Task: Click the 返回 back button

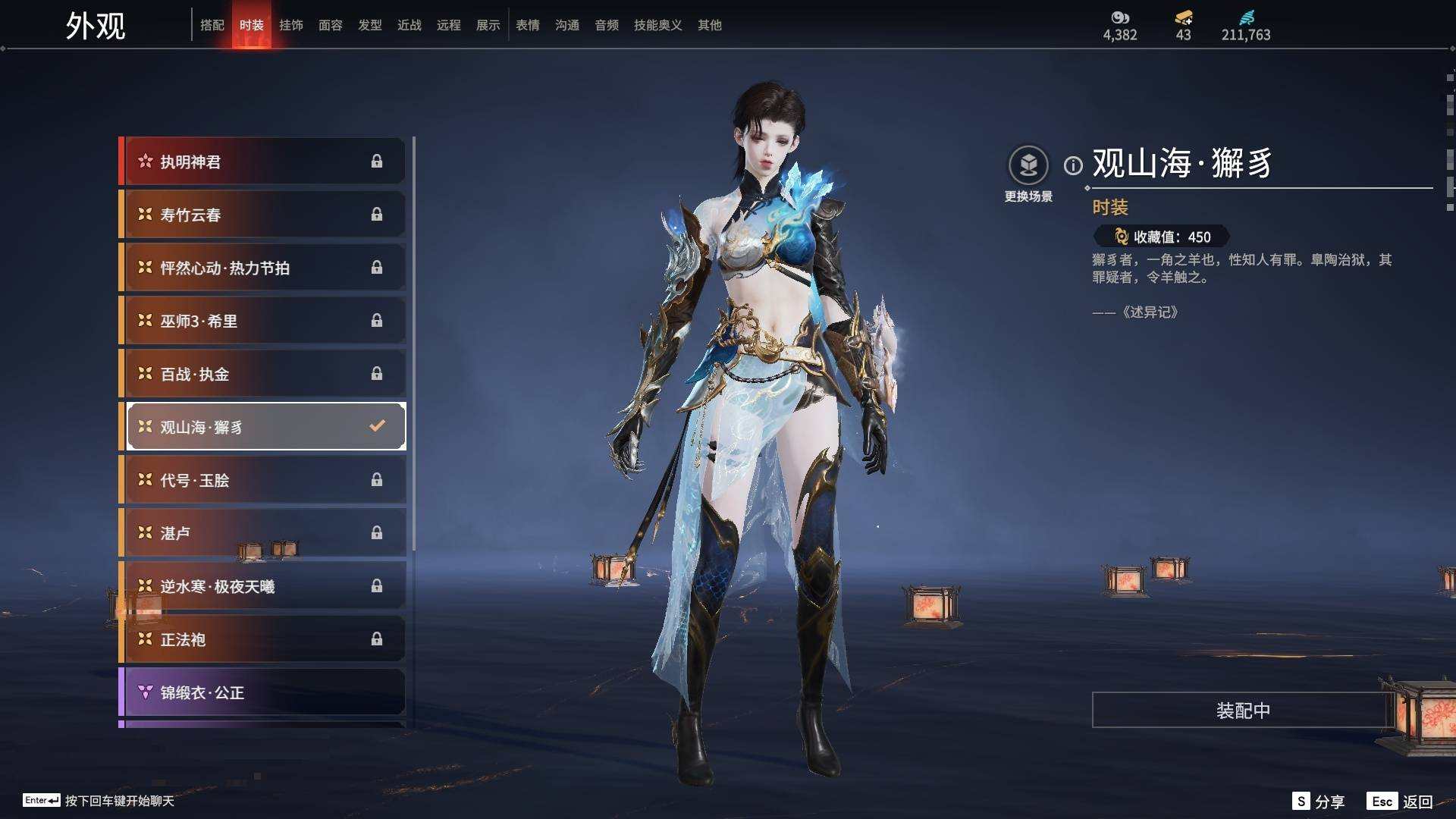Action: tap(1417, 802)
